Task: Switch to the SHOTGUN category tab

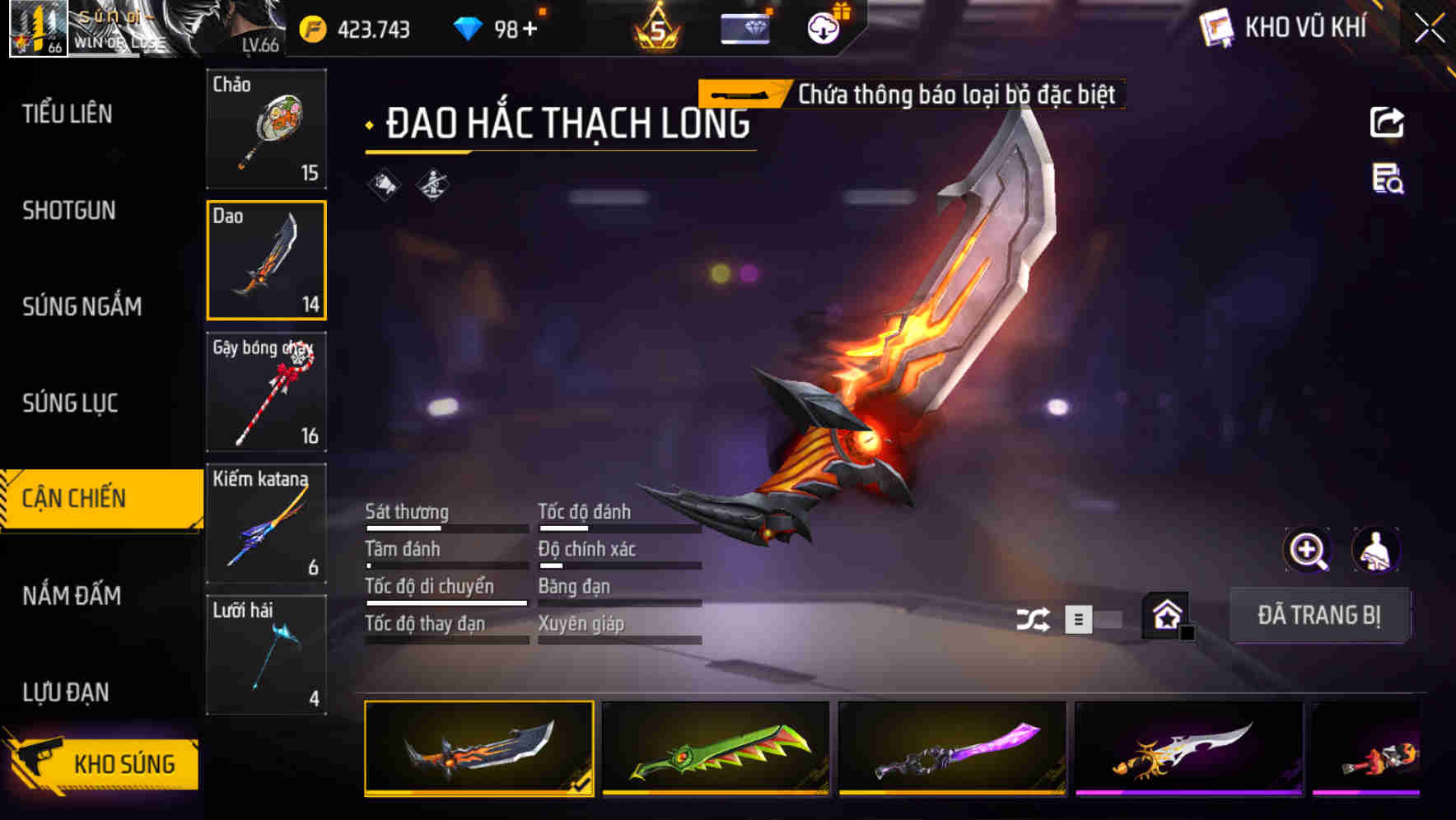Action: (68, 211)
